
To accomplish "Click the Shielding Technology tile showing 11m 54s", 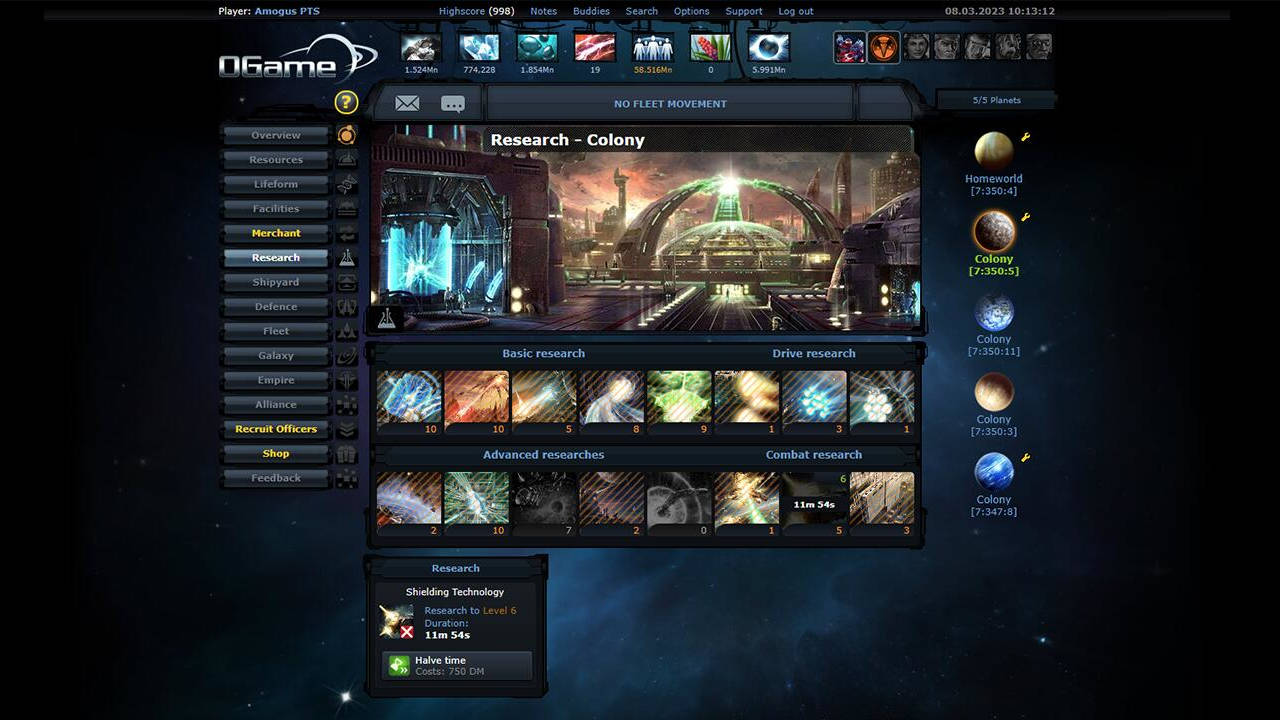I will 814,498.
